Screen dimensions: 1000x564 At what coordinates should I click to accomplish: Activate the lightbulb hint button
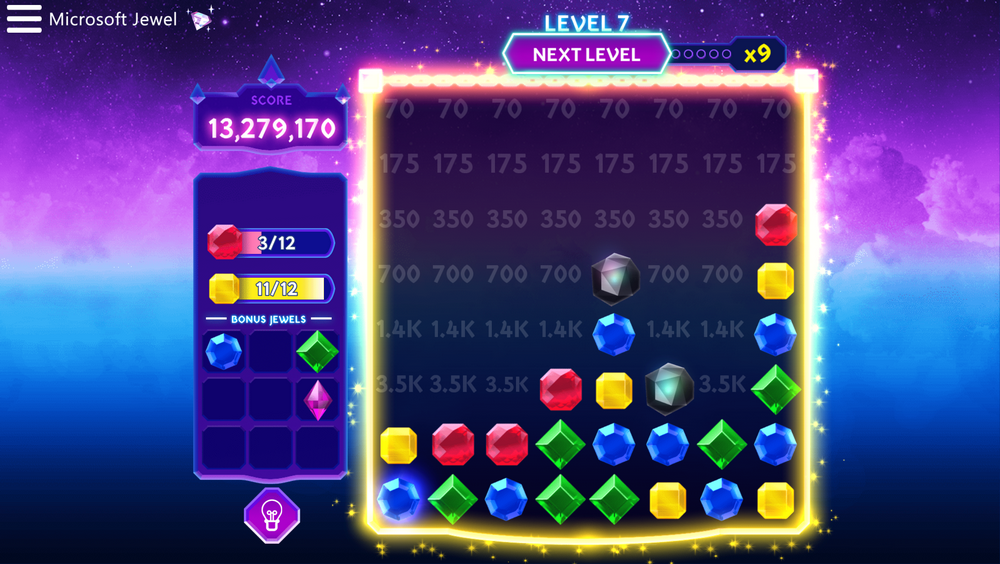tap(271, 516)
